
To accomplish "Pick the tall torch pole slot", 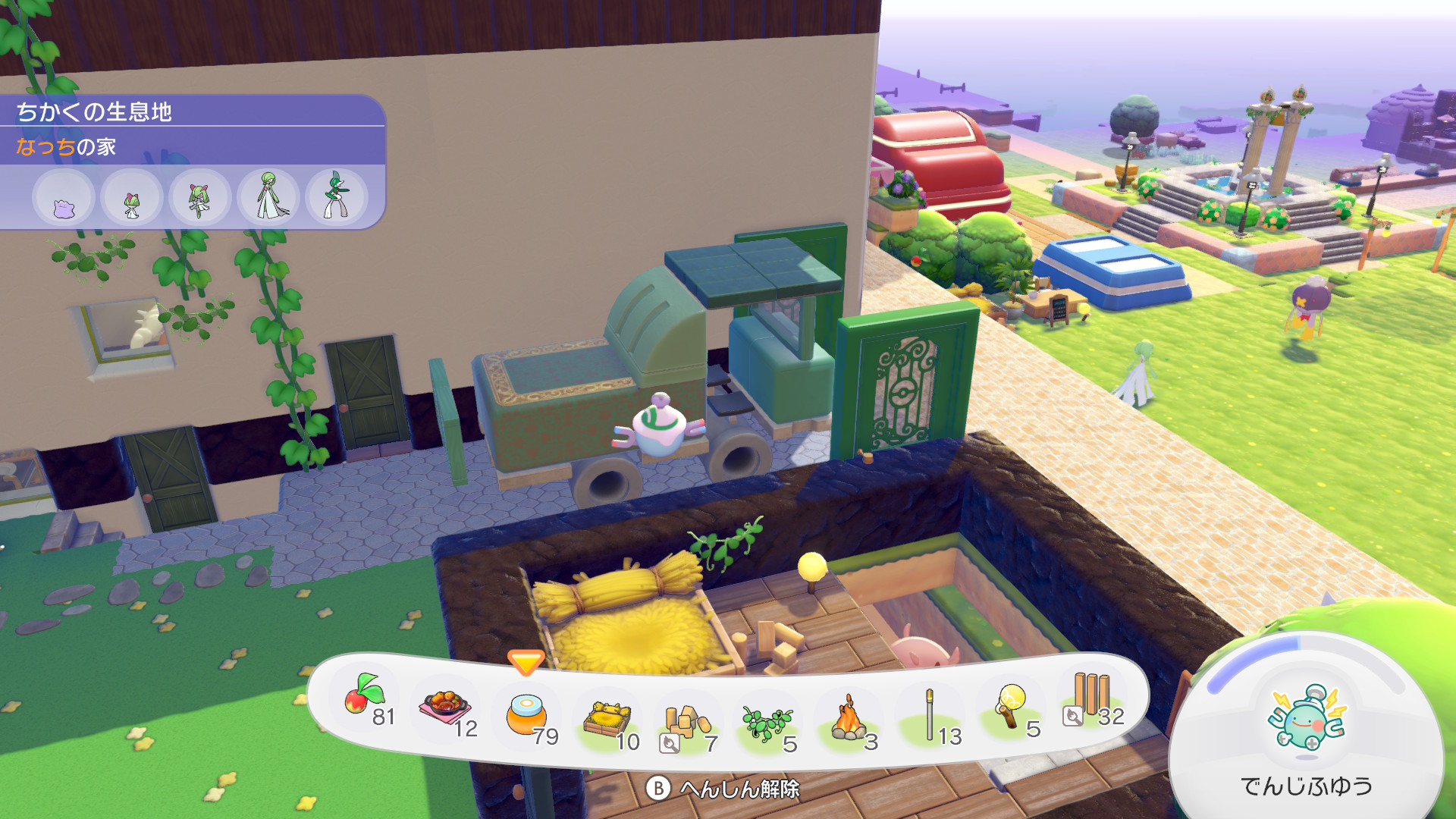I will [x=930, y=715].
